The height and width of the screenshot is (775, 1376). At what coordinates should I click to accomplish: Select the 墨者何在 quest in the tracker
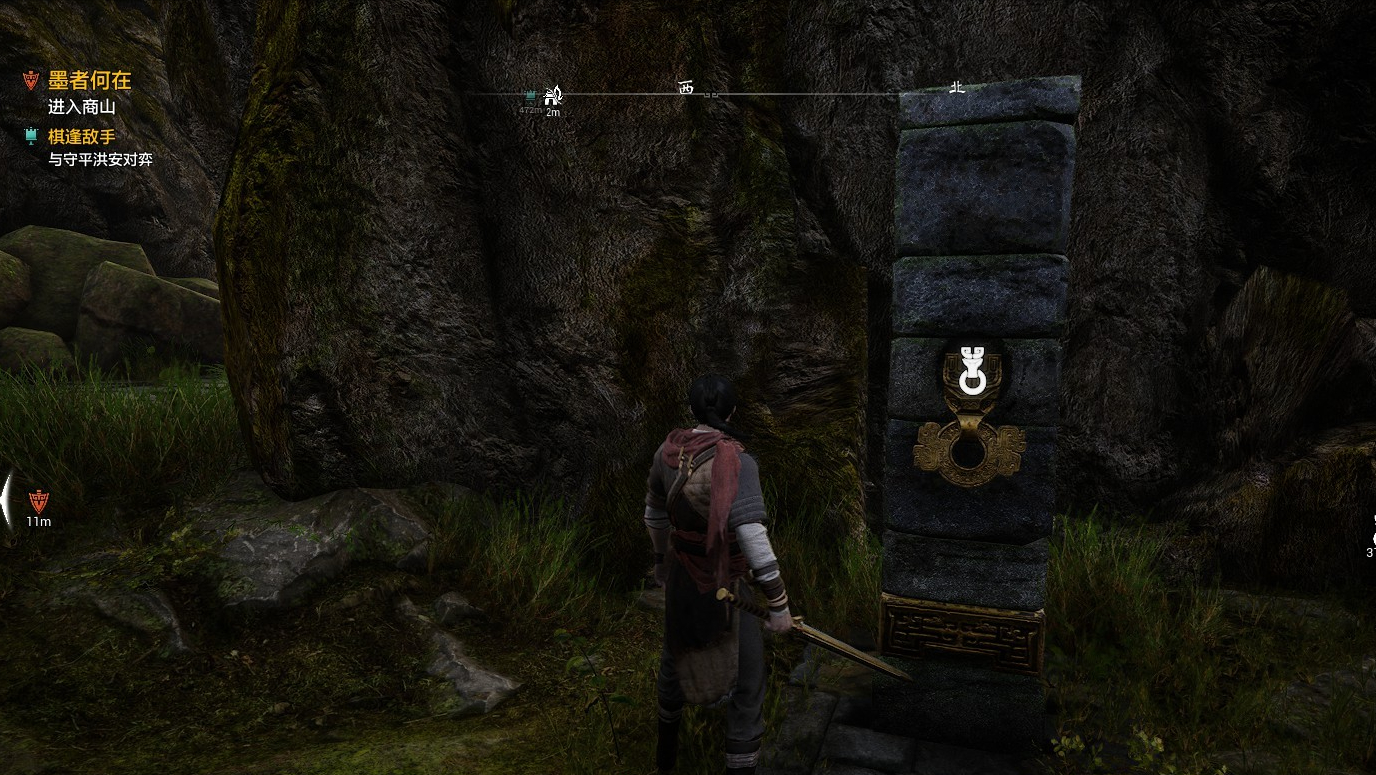(x=89, y=81)
